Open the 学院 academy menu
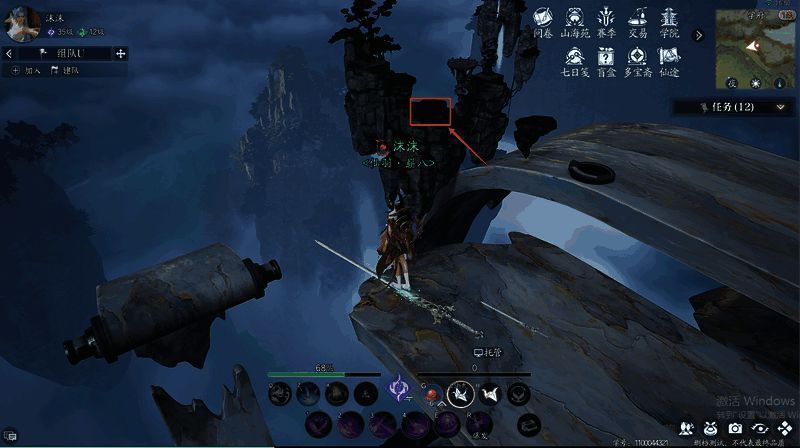This screenshot has height=448, width=800. tap(669, 23)
